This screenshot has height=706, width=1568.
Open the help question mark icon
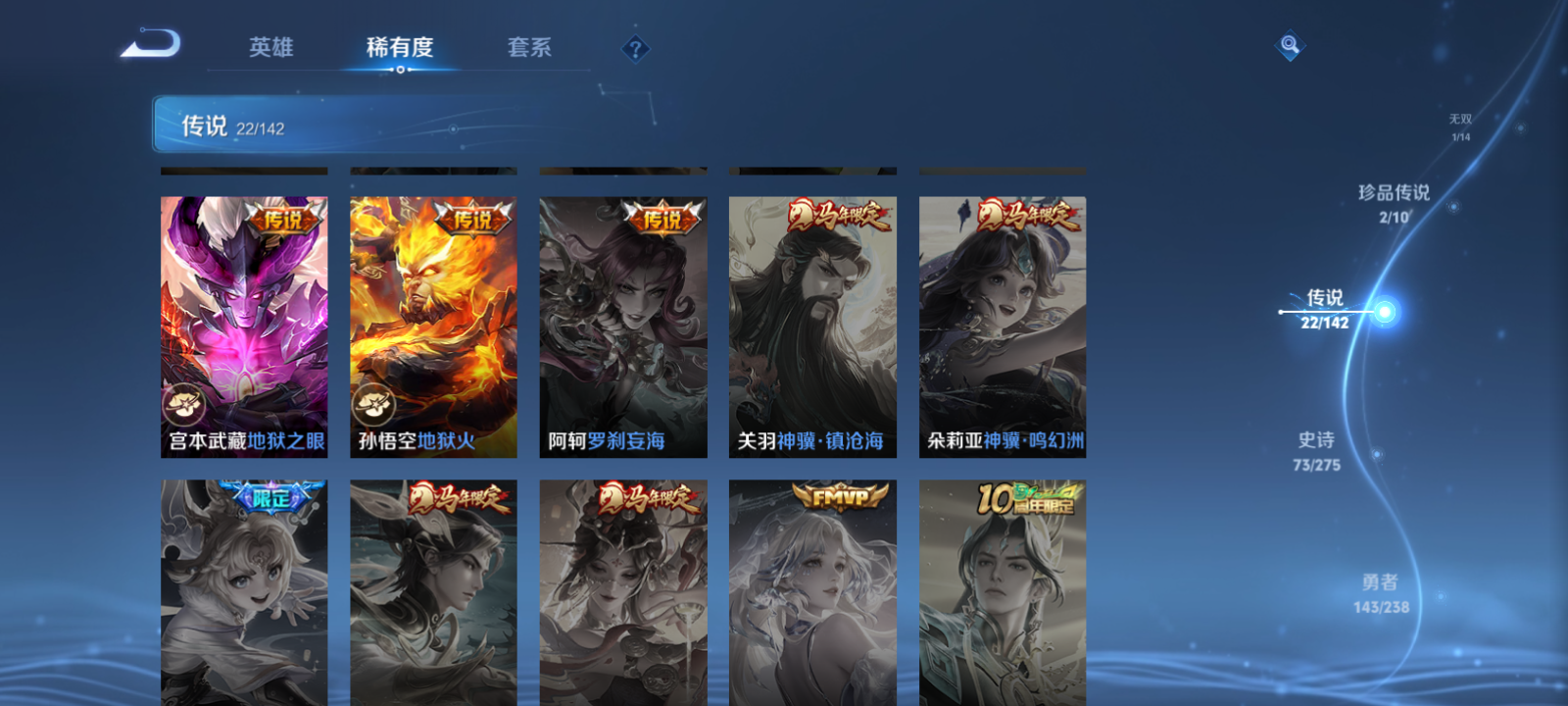637,47
